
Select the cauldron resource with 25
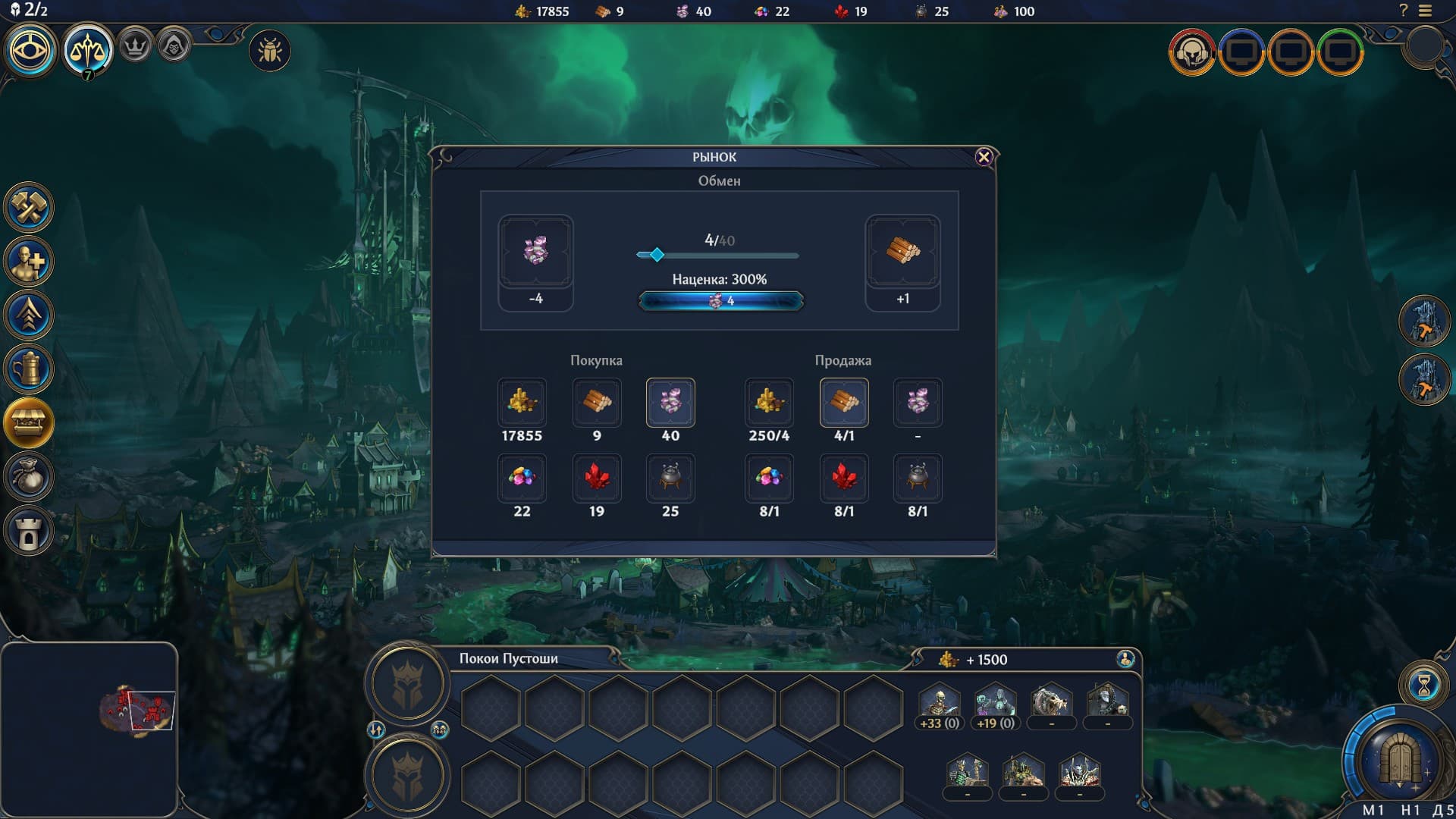click(670, 478)
